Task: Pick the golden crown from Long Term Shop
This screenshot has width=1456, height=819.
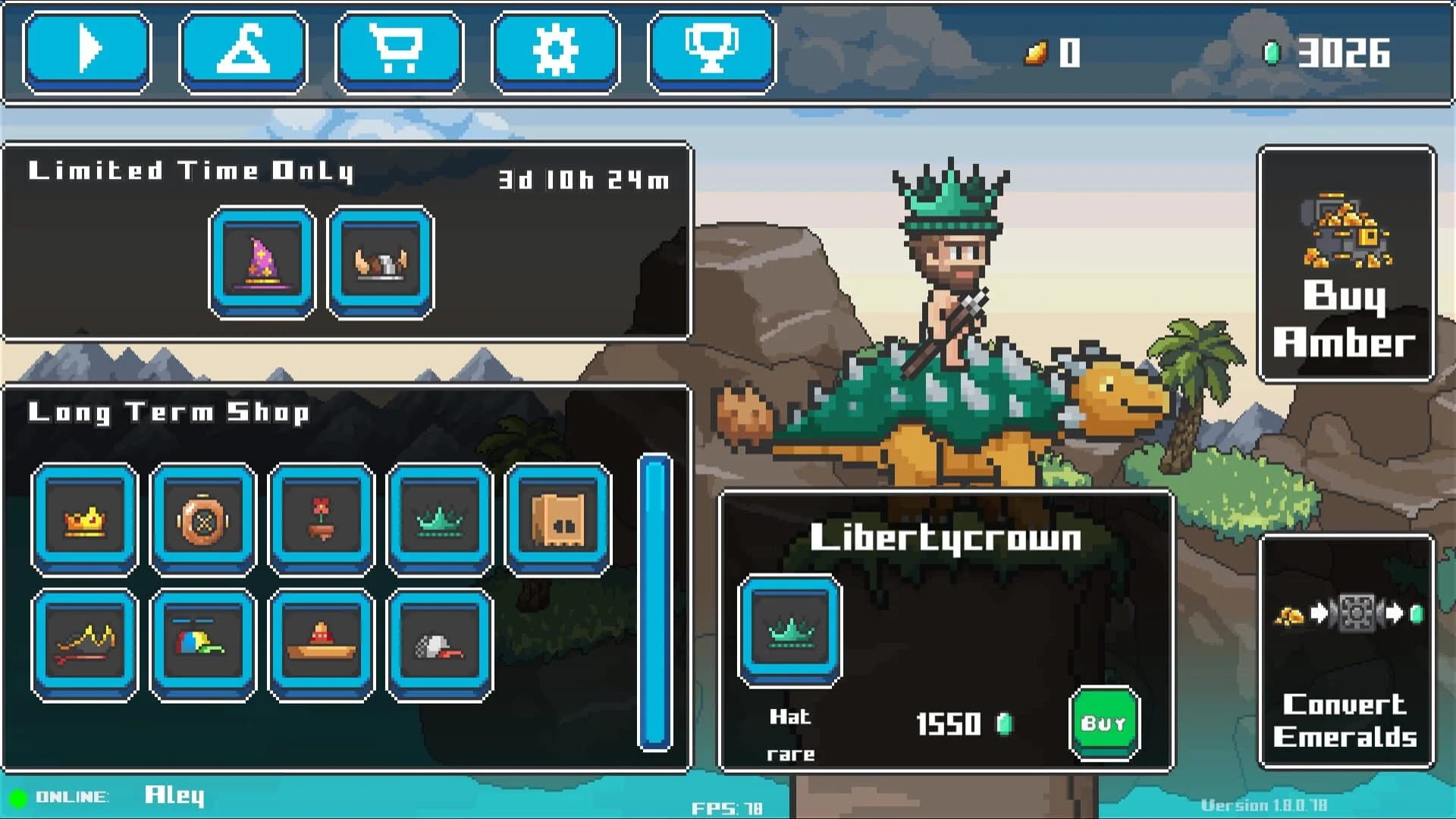Action: [85, 519]
